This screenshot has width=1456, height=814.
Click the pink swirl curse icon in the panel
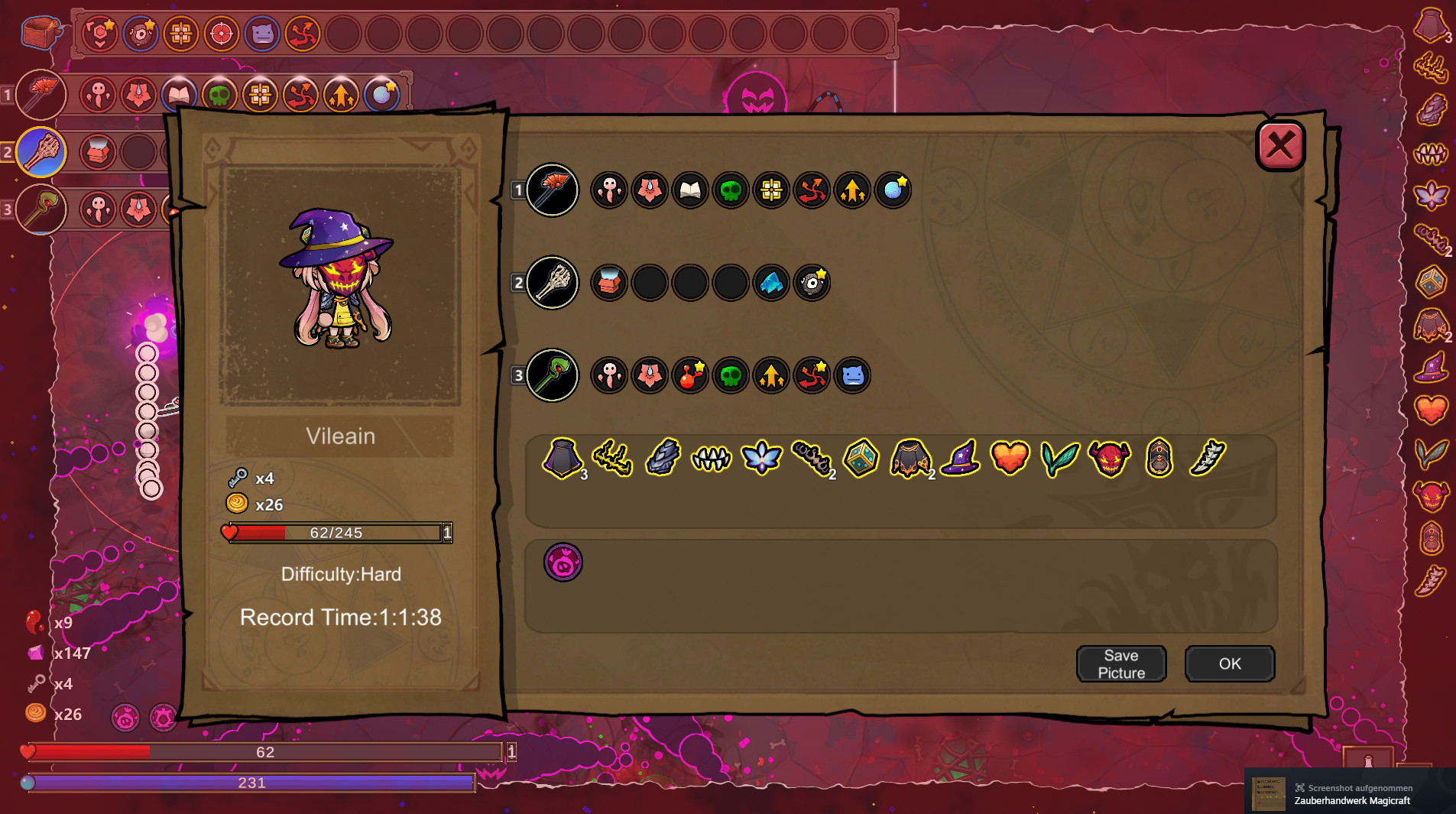click(x=563, y=563)
